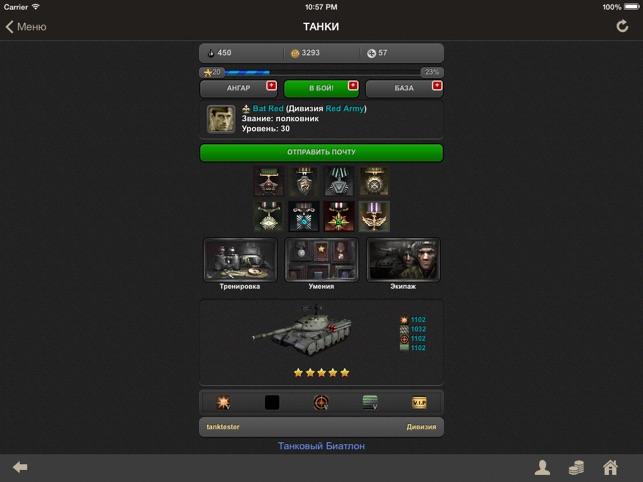Go to home via house icon
Image resolution: width=643 pixels, height=482 pixels.
(610, 467)
